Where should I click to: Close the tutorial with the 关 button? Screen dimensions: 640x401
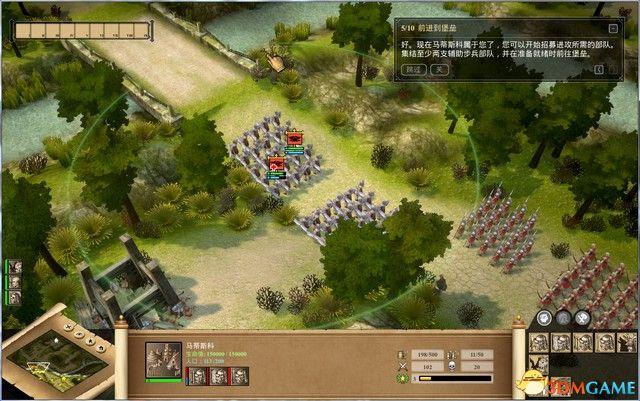[438, 71]
